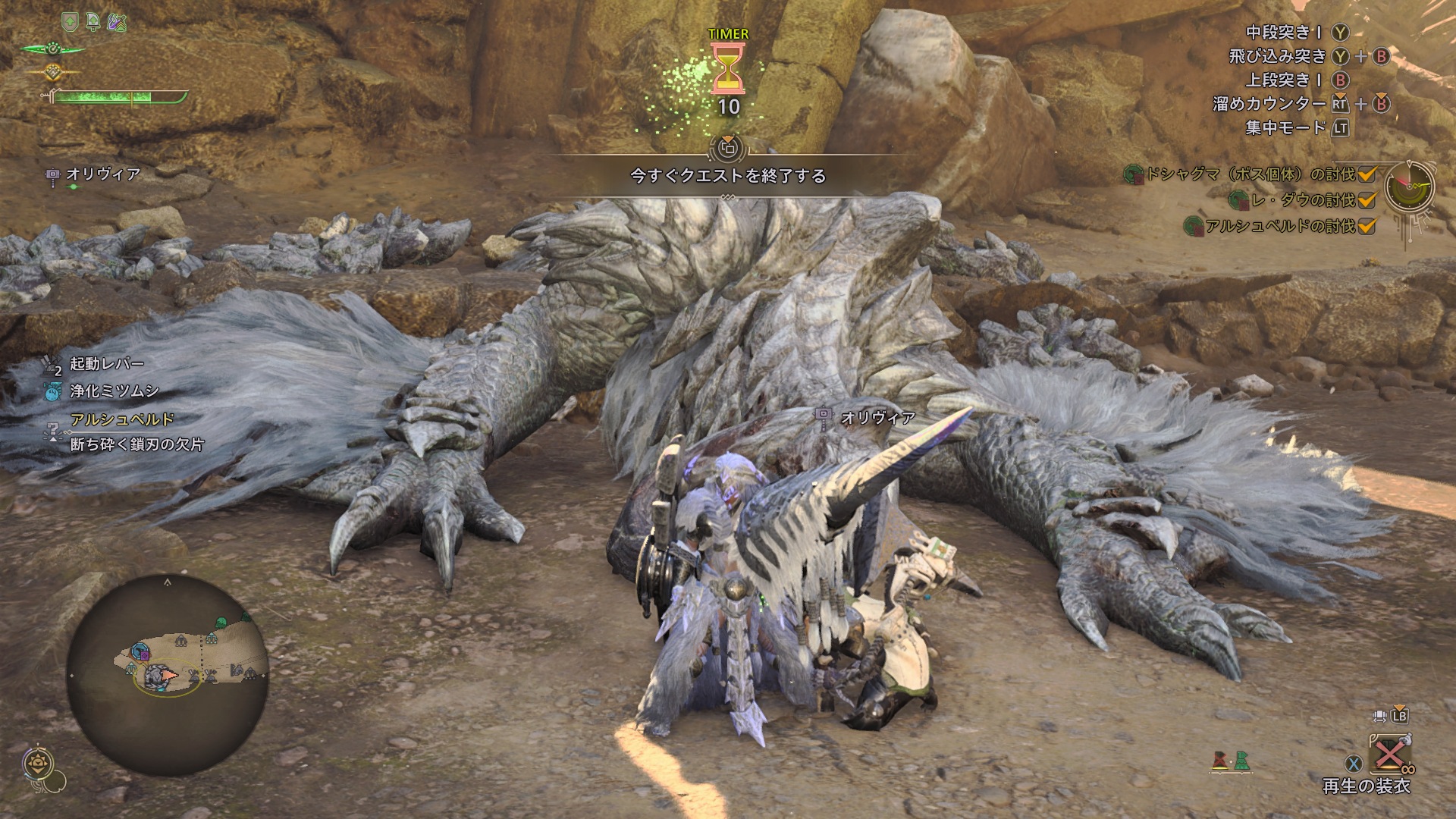Select 今すぐクエストを終了する prompt
This screenshot has width=1456, height=819.
point(728,176)
